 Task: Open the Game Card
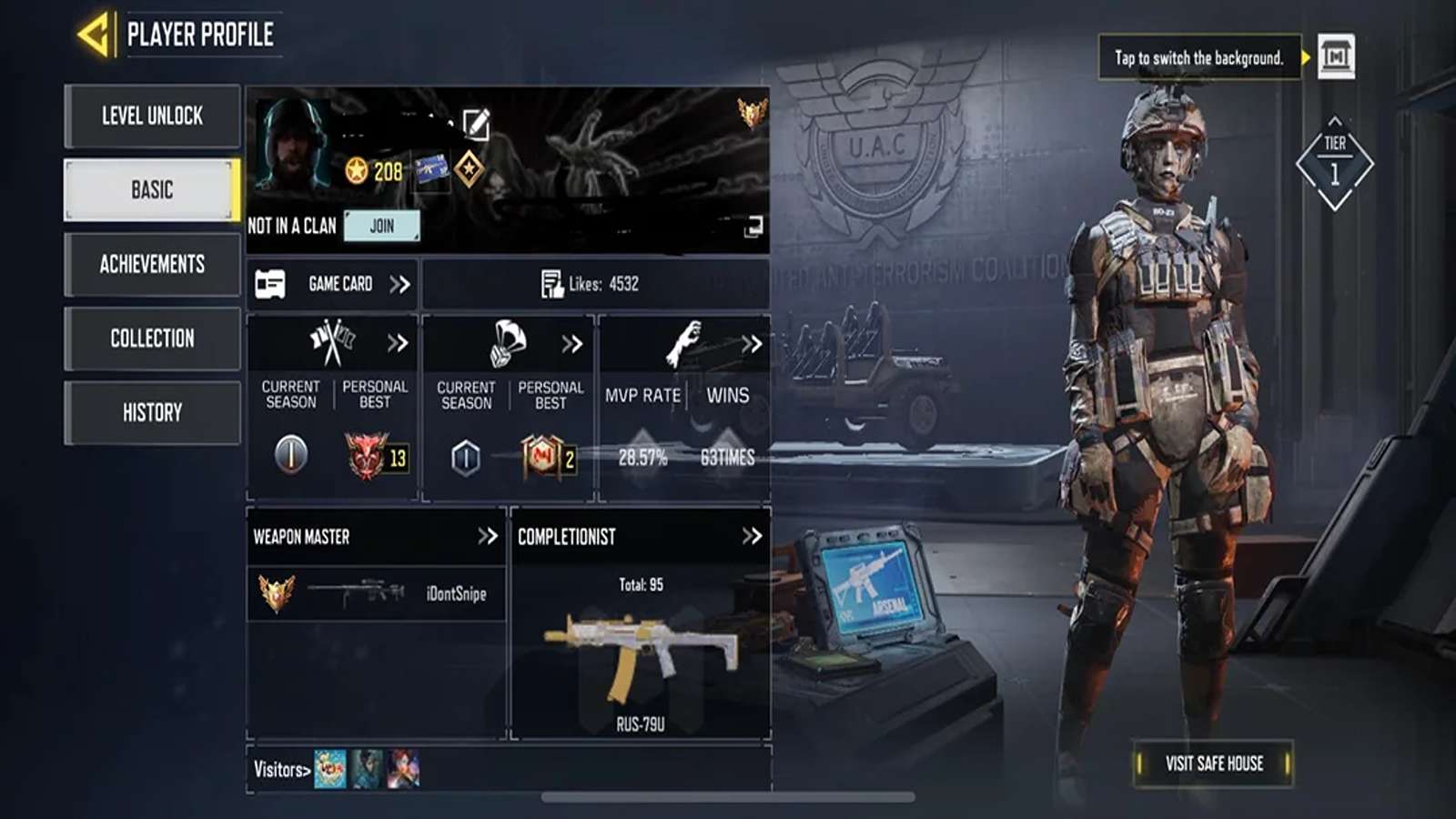coord(332,284)
